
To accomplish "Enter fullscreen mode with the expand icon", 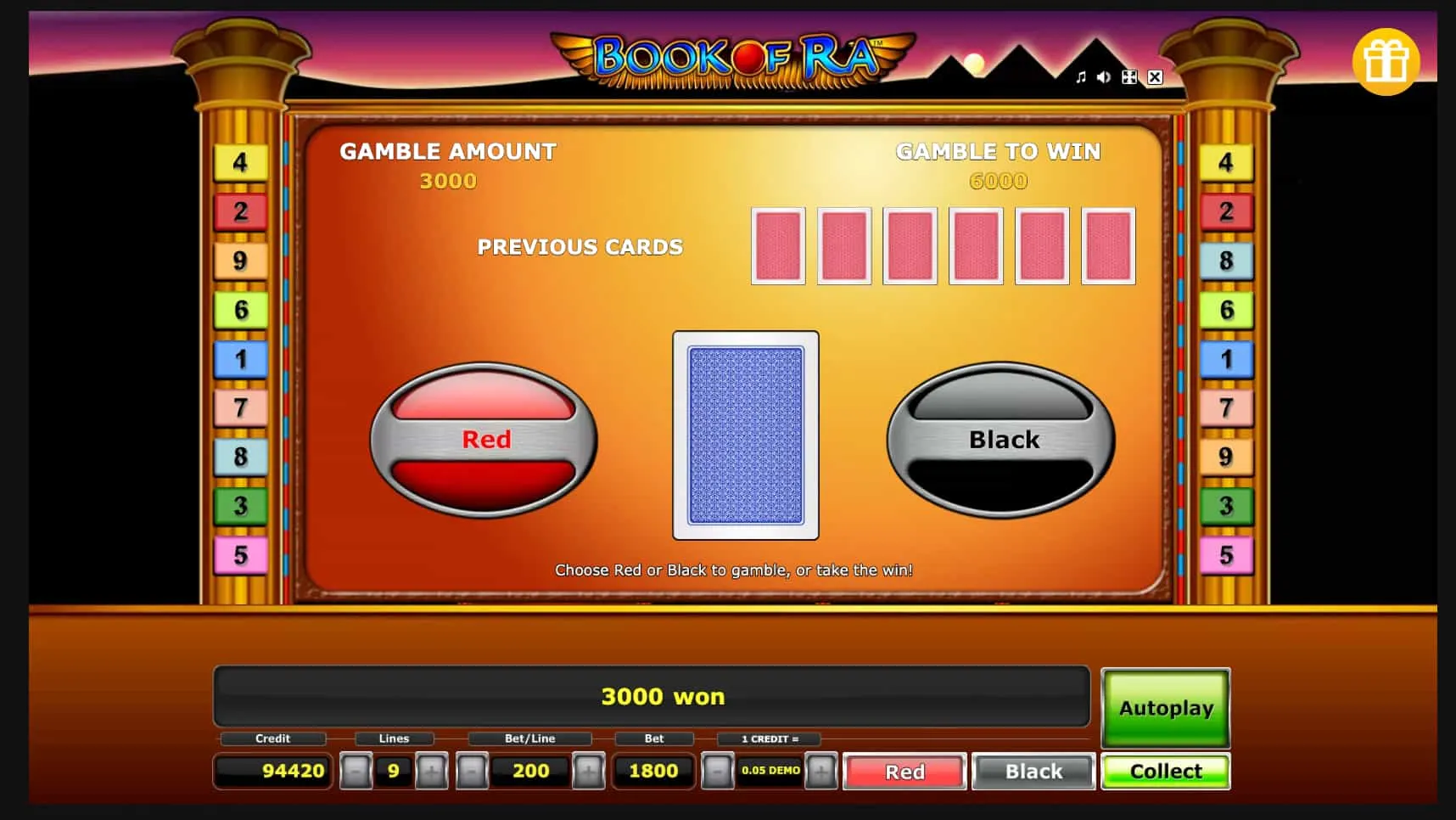I will (1129, 77).
